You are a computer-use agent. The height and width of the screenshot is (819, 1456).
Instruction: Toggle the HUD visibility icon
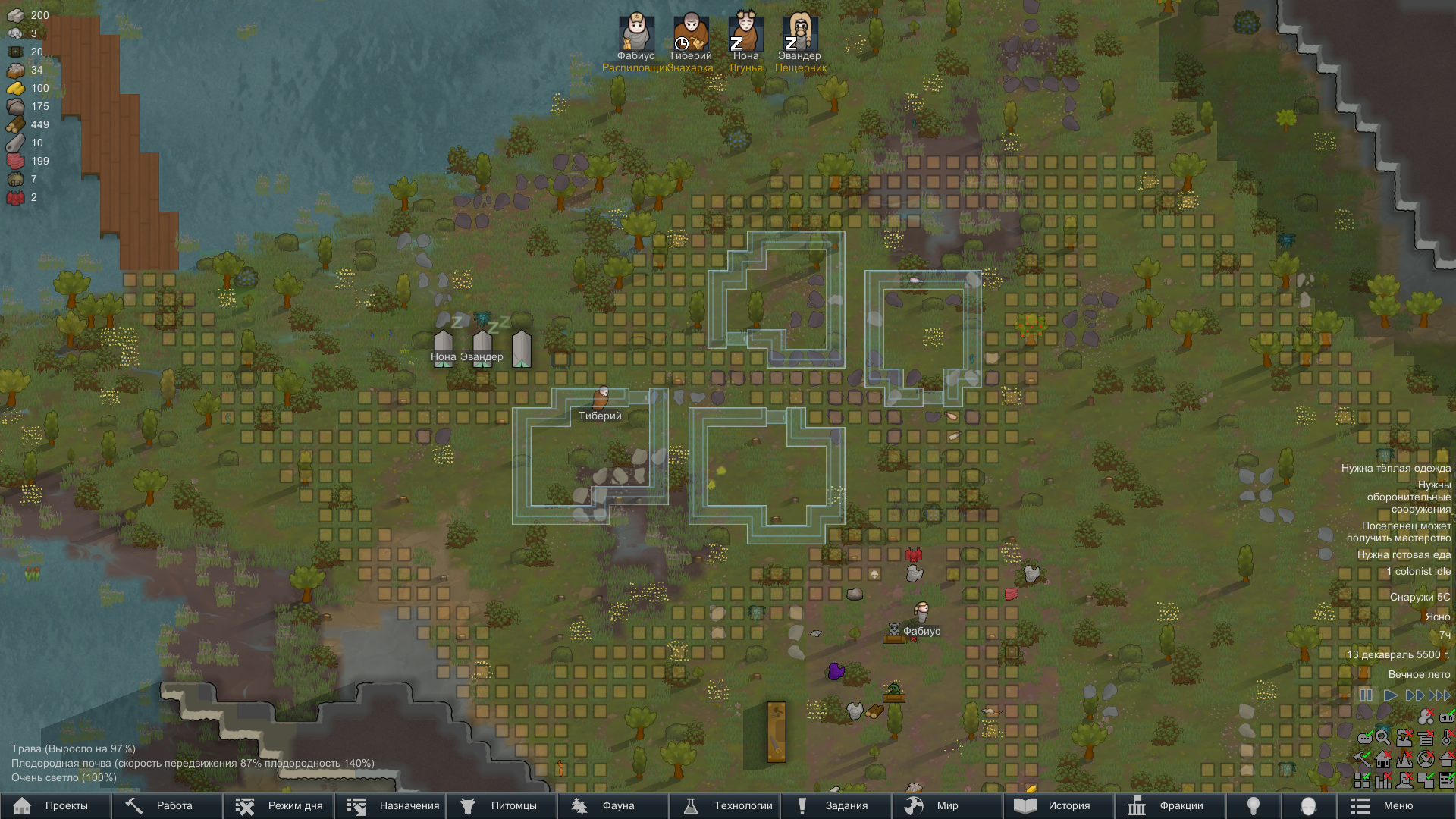[1447, 717]
